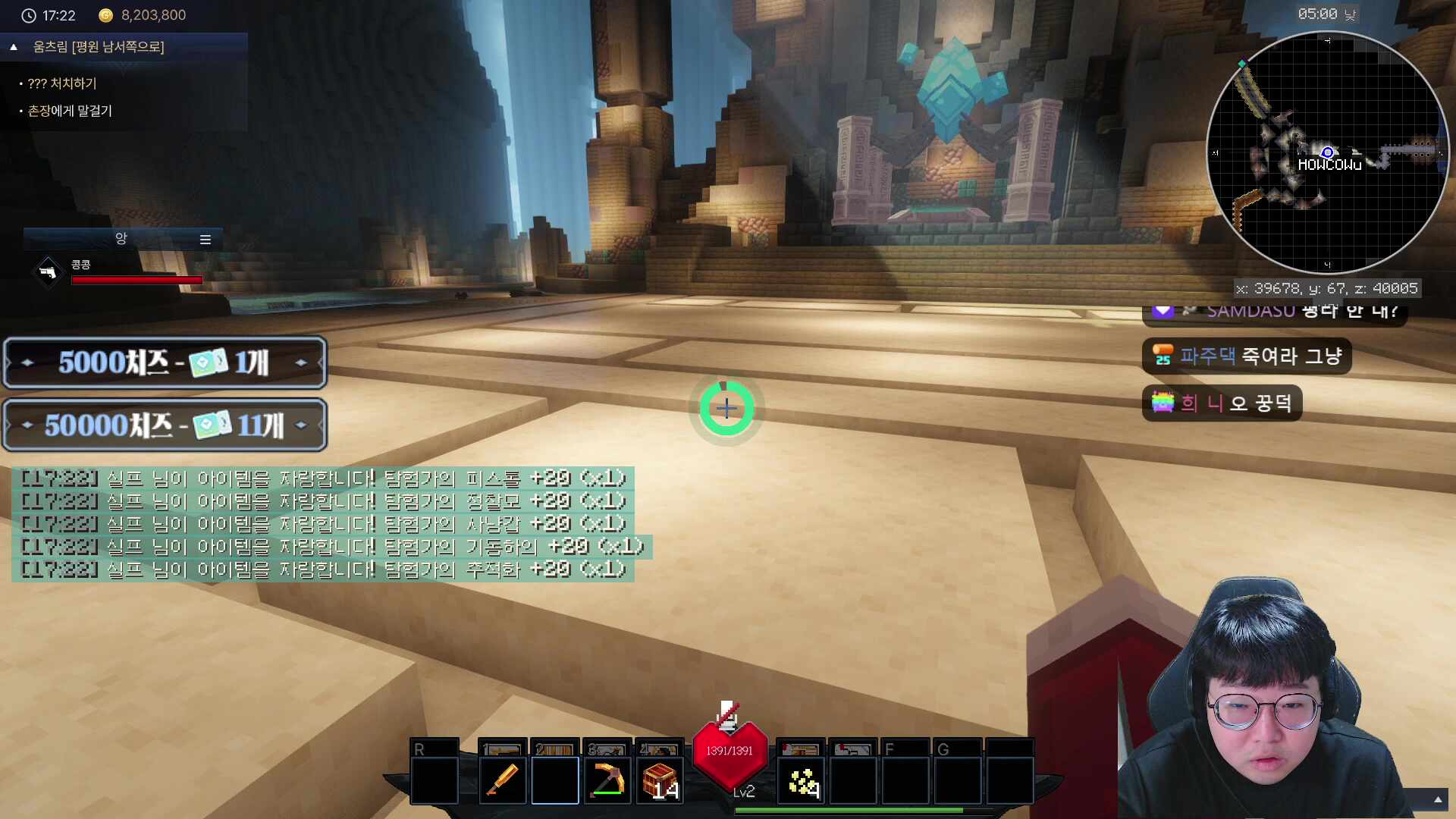Select the '촌장에게 말걸기' quest objective

(70, 111)
